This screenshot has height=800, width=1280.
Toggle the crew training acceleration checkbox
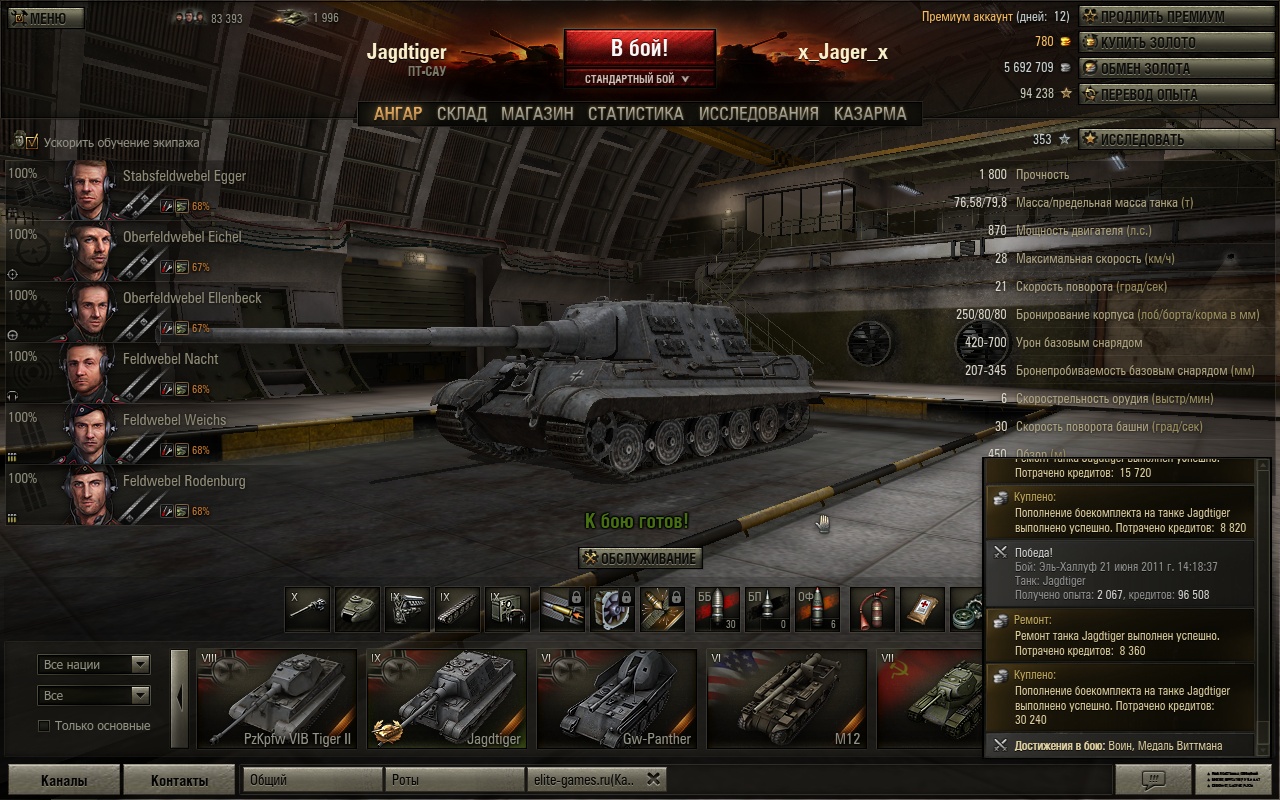32,142
